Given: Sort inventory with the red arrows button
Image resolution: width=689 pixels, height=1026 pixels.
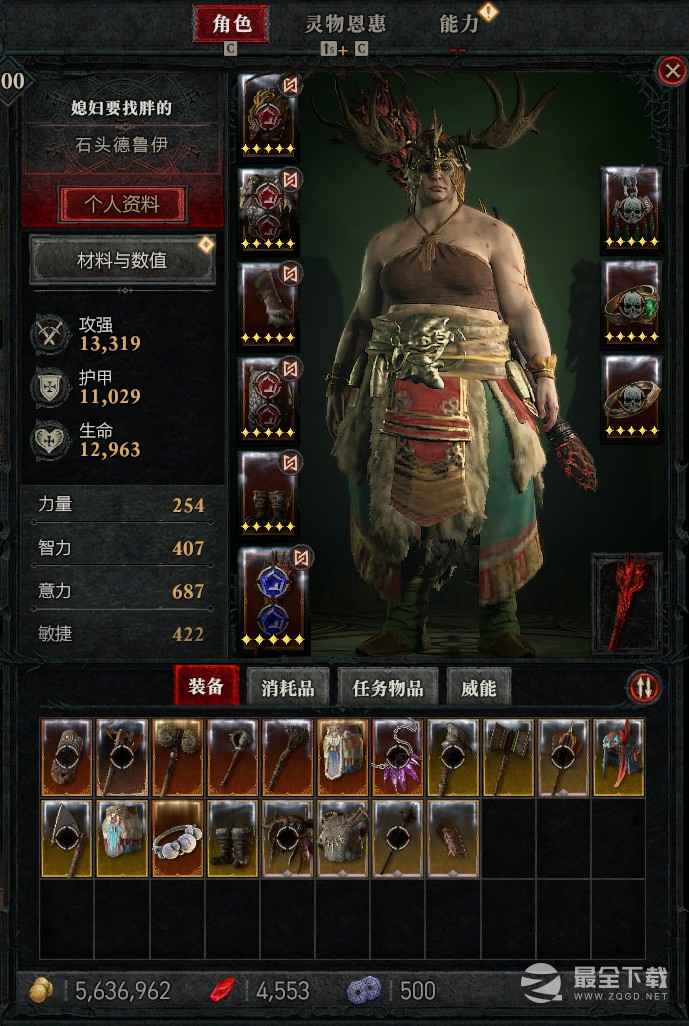Looking at the screenshot, I should (x=643, y=687).
